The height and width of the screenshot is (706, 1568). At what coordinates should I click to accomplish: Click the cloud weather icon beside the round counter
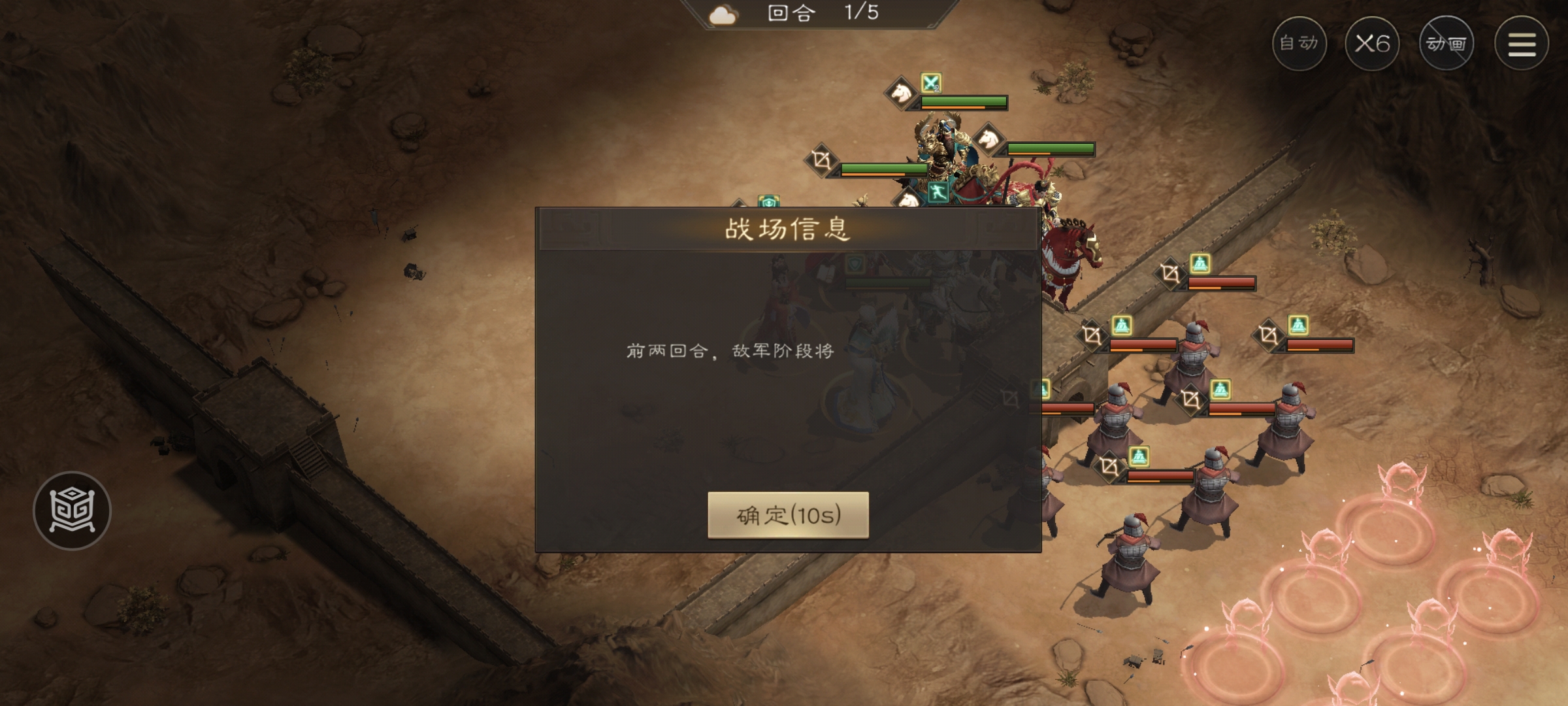(x=724, y=13)
